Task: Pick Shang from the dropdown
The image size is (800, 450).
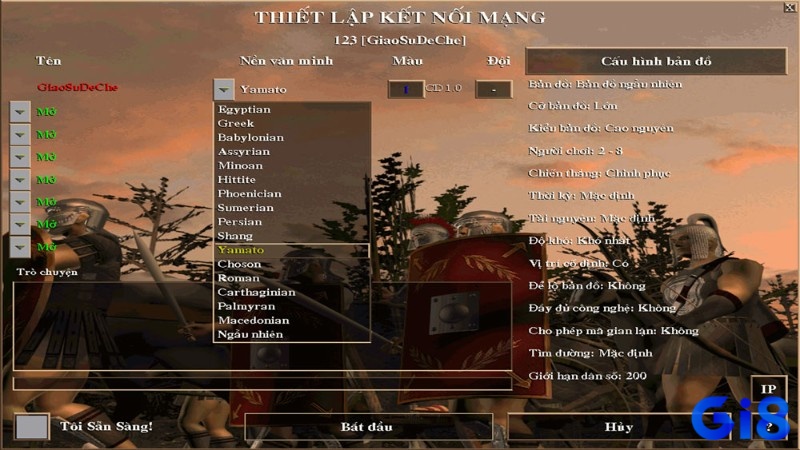Action: tap(235, 235)
